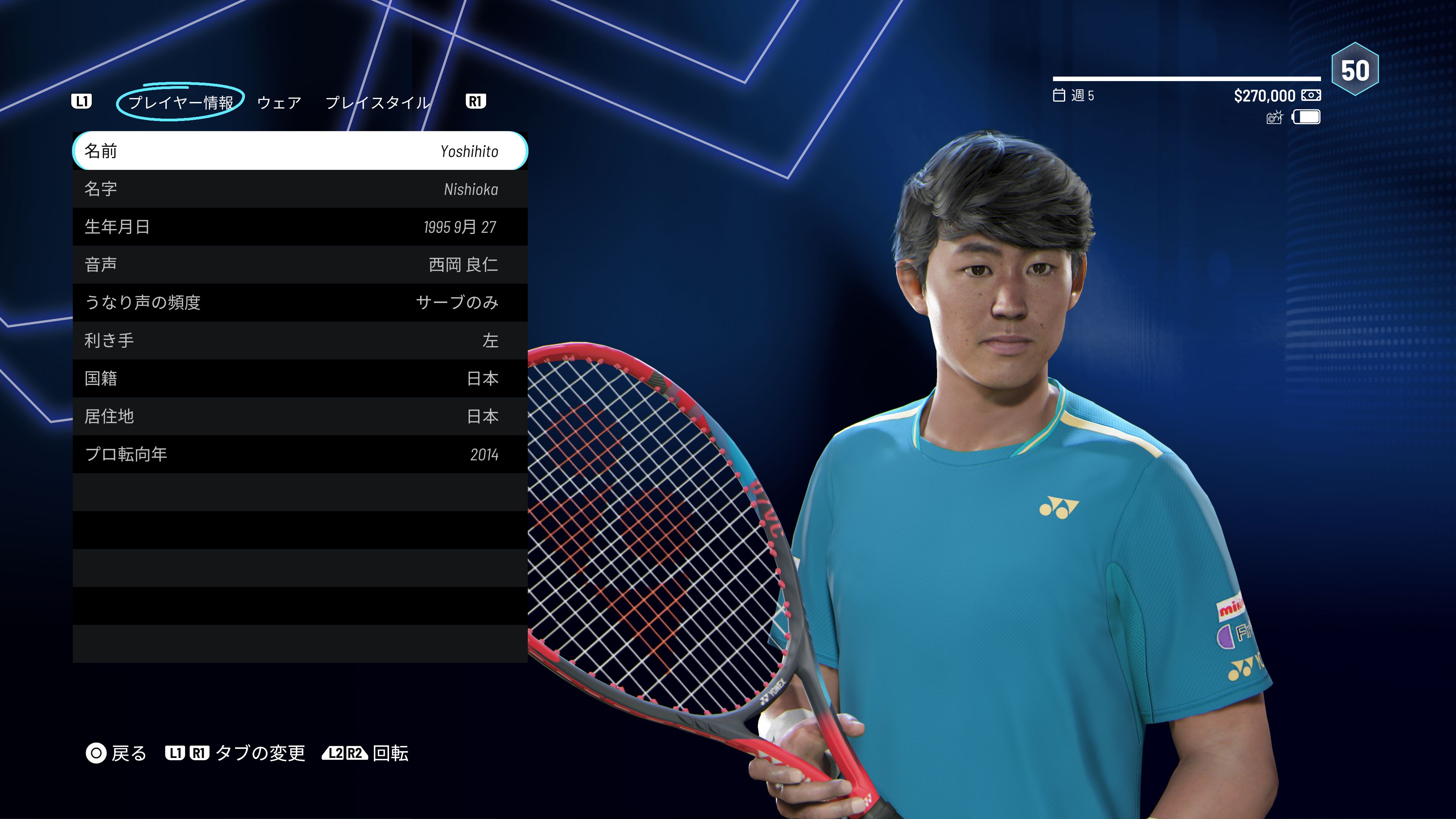Switch to the プレイスタイル tab

pyautogui.click(x=378, y=102)
